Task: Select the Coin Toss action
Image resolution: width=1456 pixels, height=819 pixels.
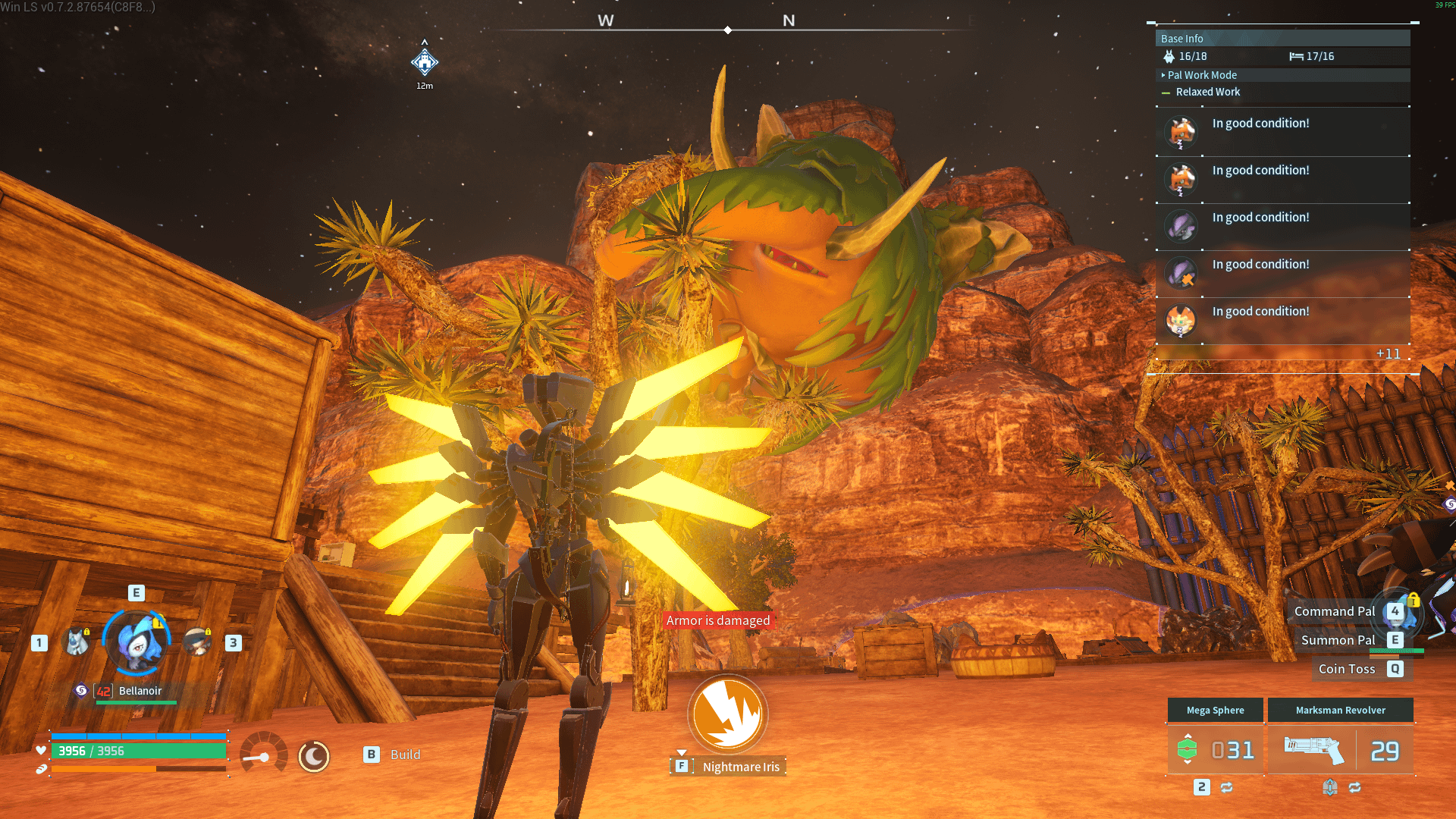Action: pos(1346,669)
